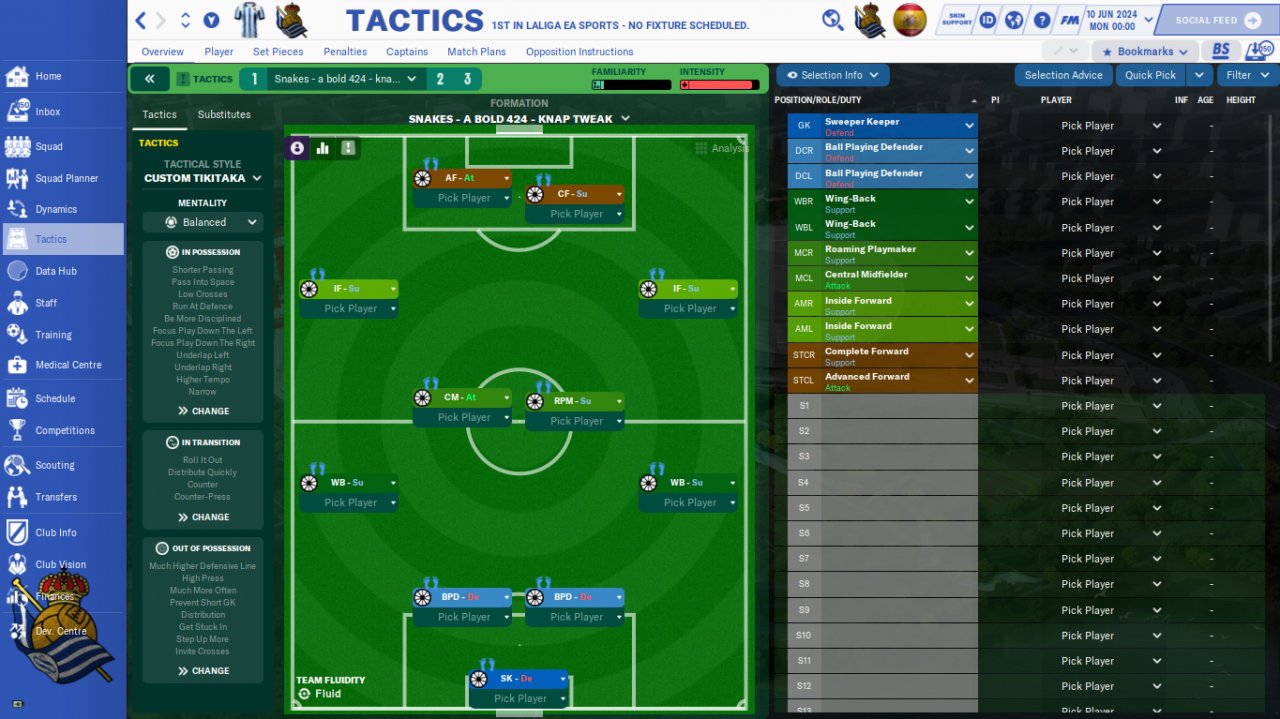The width and height of the screenshot is (1280, 719).
Task: Change the In Possession instructions
Action: (x=203, y=411)
